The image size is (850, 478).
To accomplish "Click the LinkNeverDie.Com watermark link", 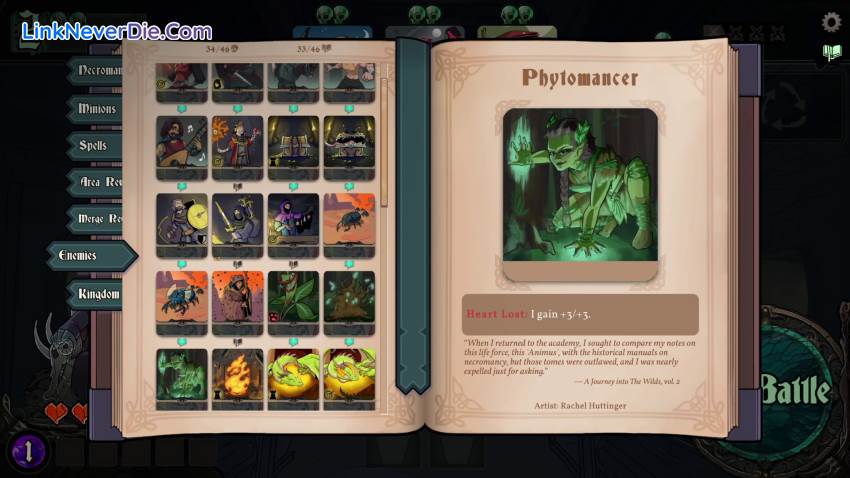I will [x=117, y=32].
